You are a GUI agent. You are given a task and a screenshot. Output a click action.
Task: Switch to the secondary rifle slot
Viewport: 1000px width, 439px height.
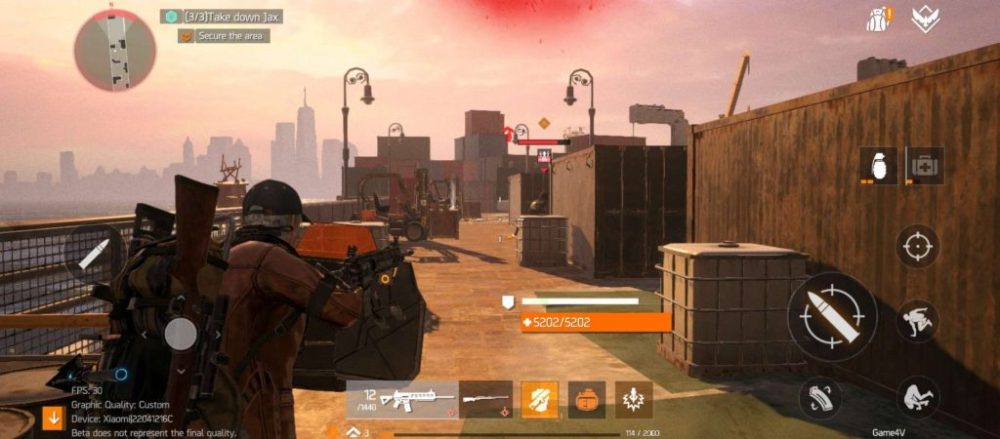(x=486, y=399)
